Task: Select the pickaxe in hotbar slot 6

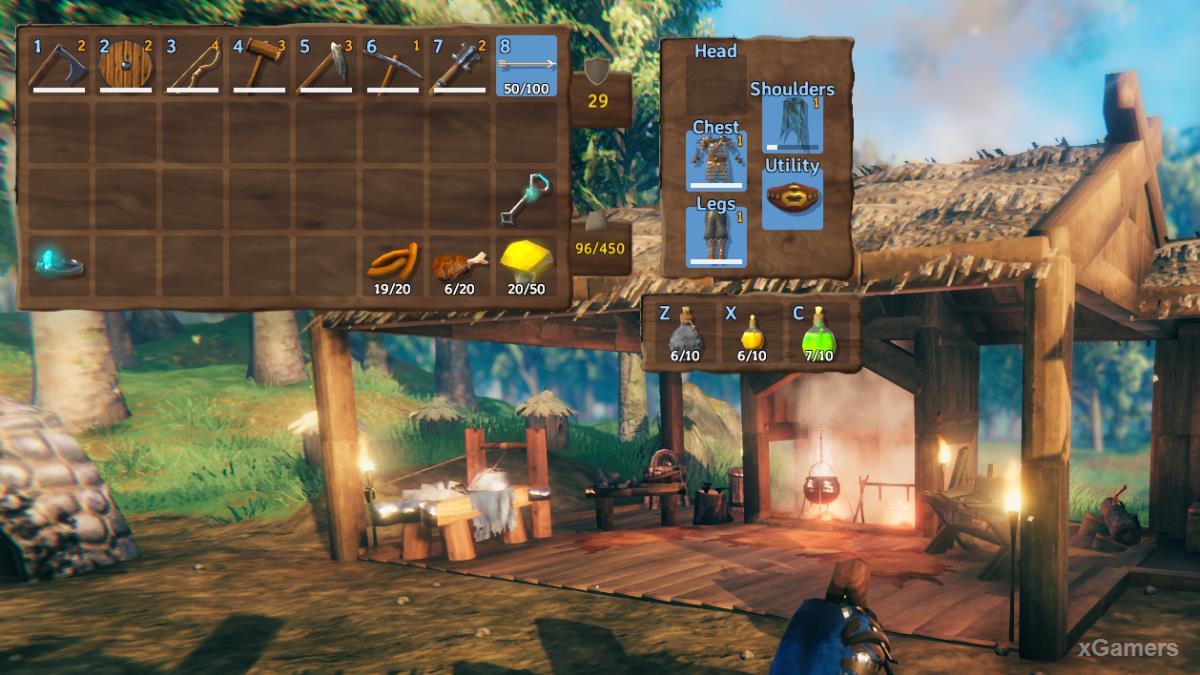Action: 393,66
